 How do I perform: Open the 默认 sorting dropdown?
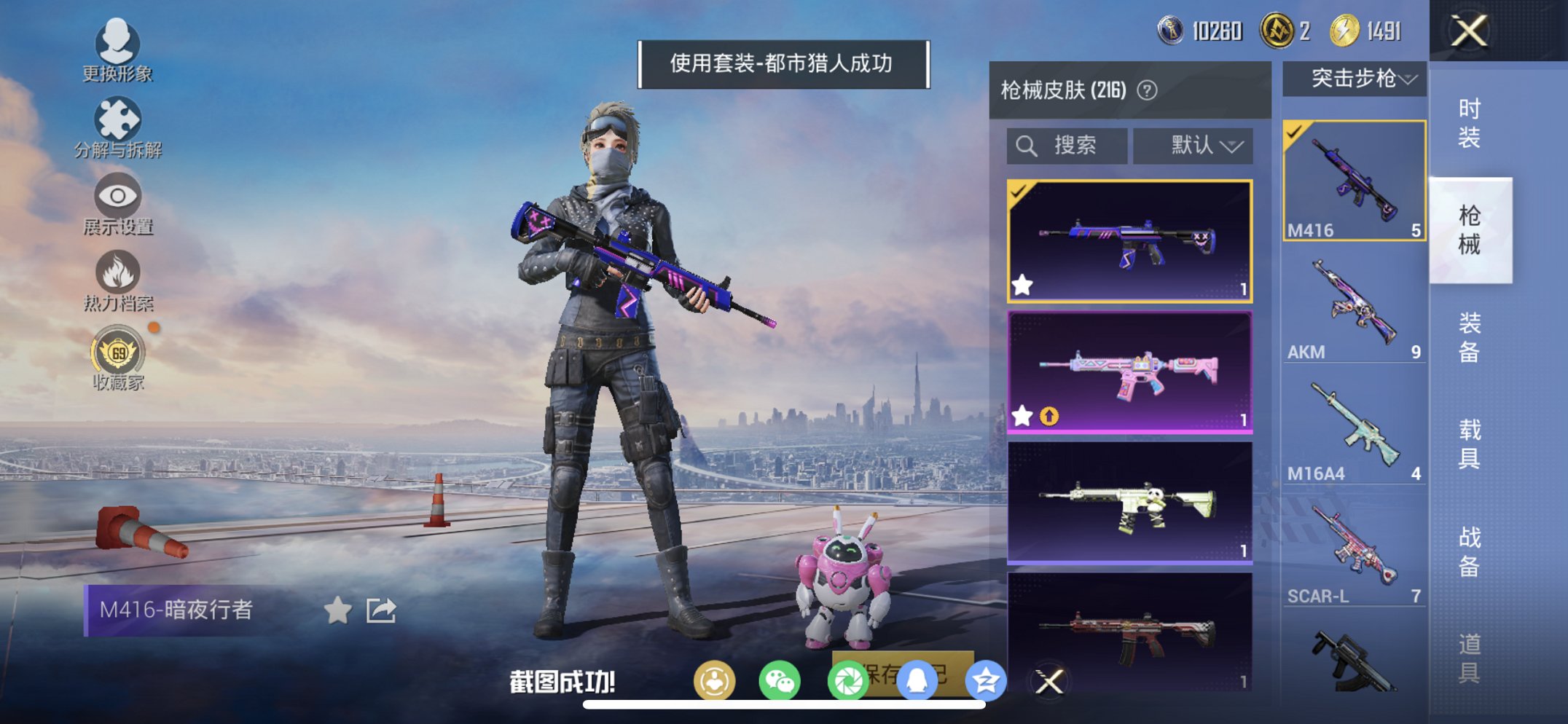click(1193, 144)
